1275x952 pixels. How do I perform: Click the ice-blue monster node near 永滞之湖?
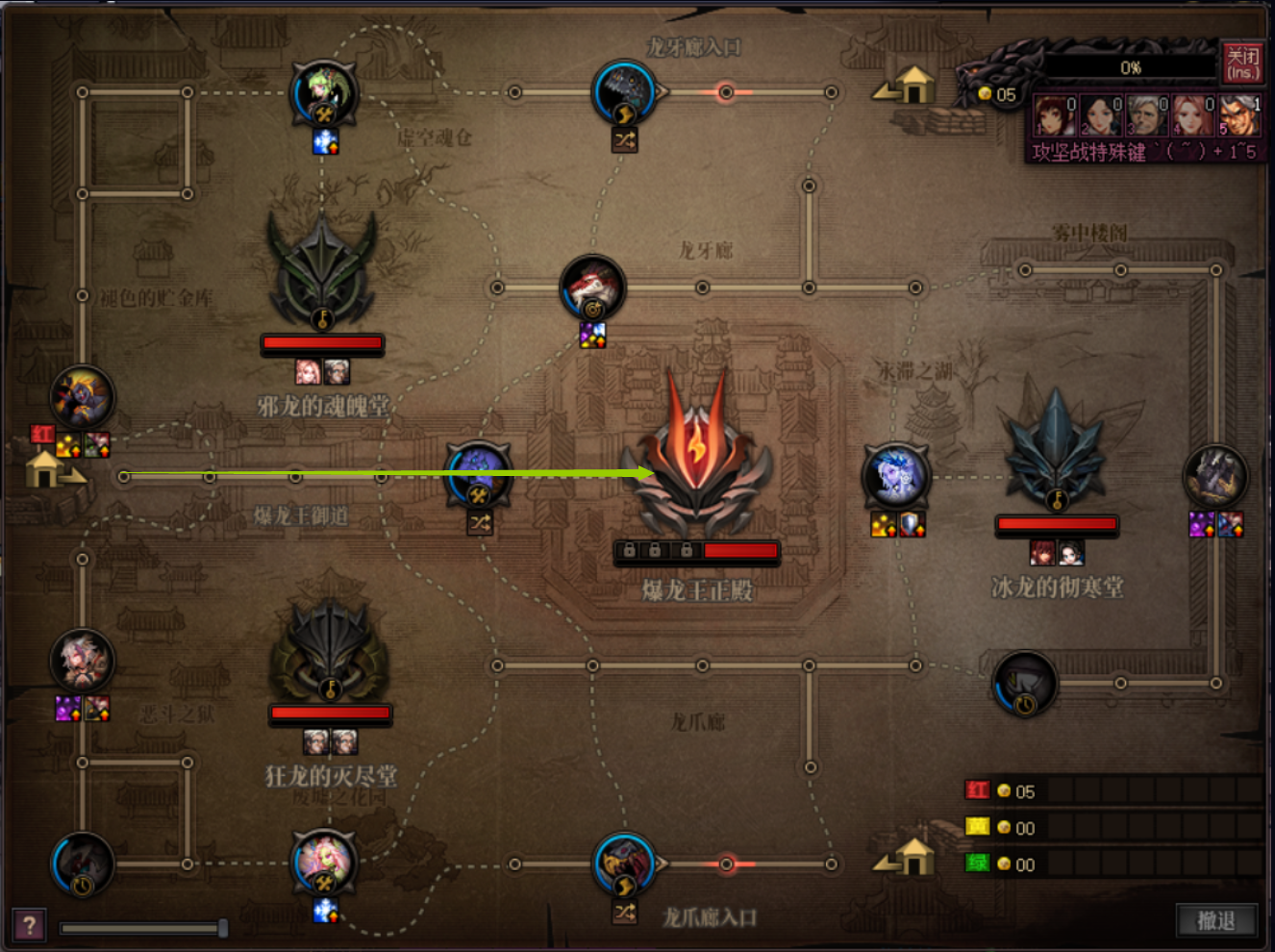tap(895, 476)
